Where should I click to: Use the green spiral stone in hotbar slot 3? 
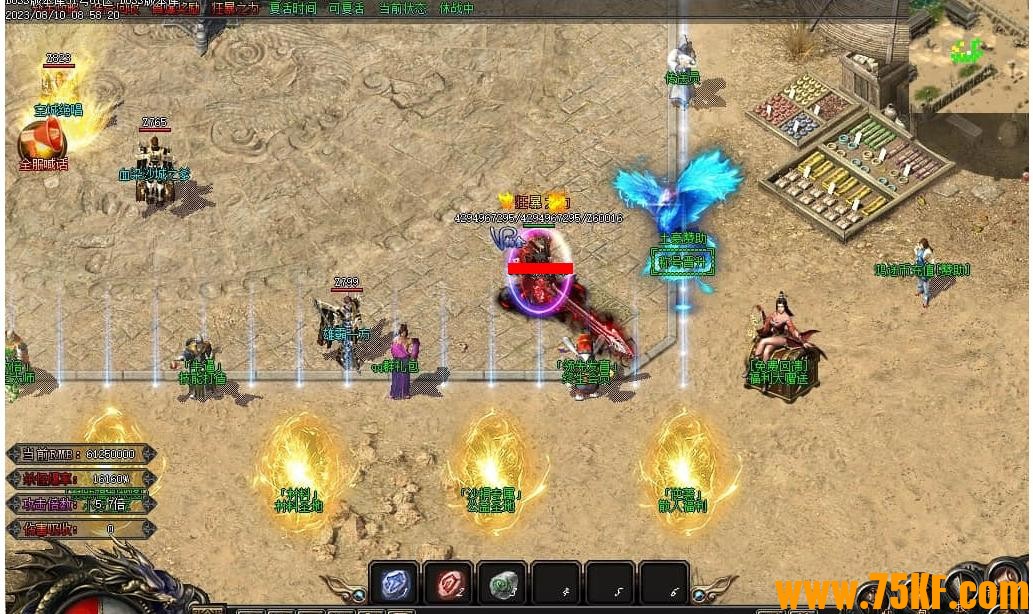(502, 584)
